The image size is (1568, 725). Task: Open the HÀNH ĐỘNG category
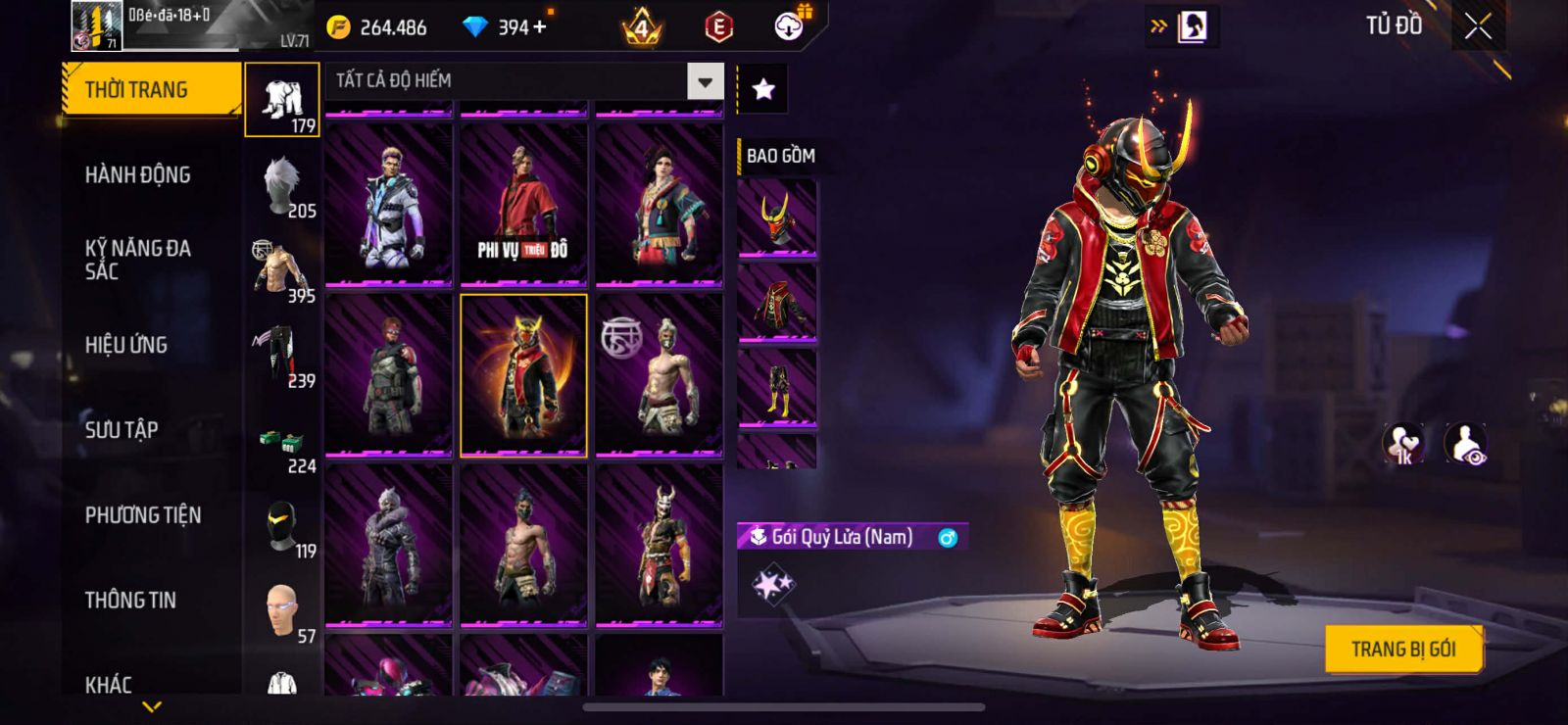pos(137,175)
